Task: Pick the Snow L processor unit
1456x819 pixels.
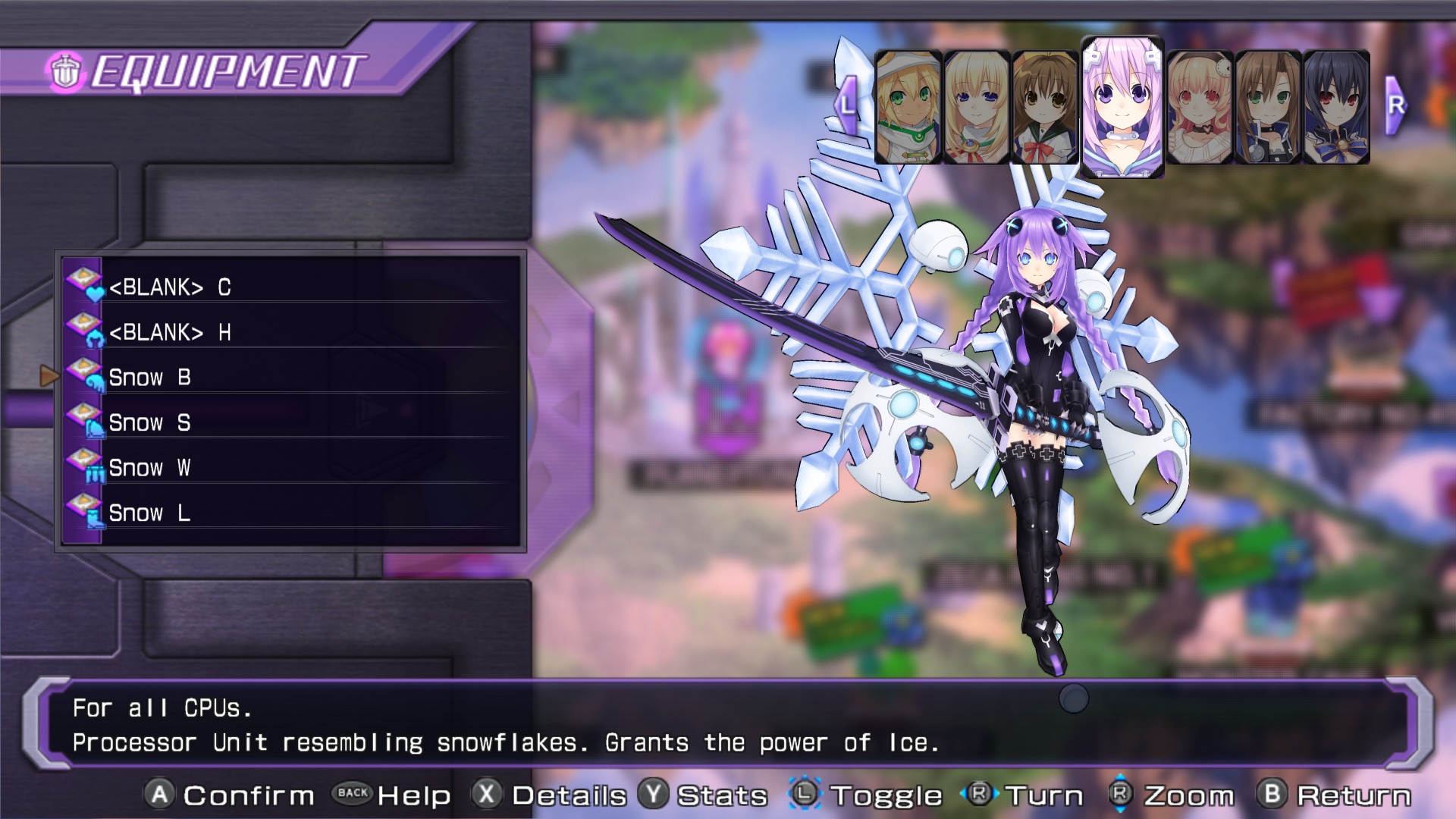Action: (x=291, y=513)
